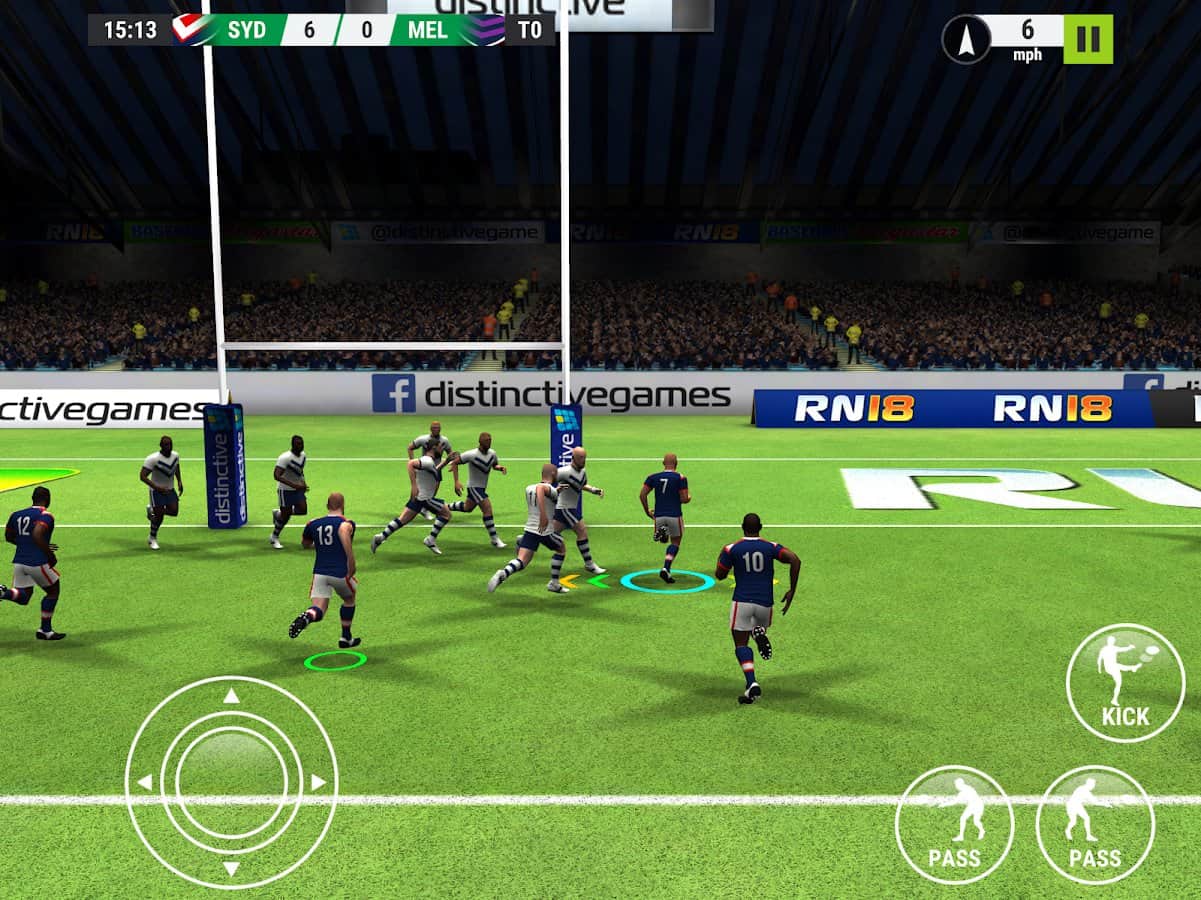1201x900 pixels.
Task: Click the virtual joystick's center knob
Action: coord(231,782)
